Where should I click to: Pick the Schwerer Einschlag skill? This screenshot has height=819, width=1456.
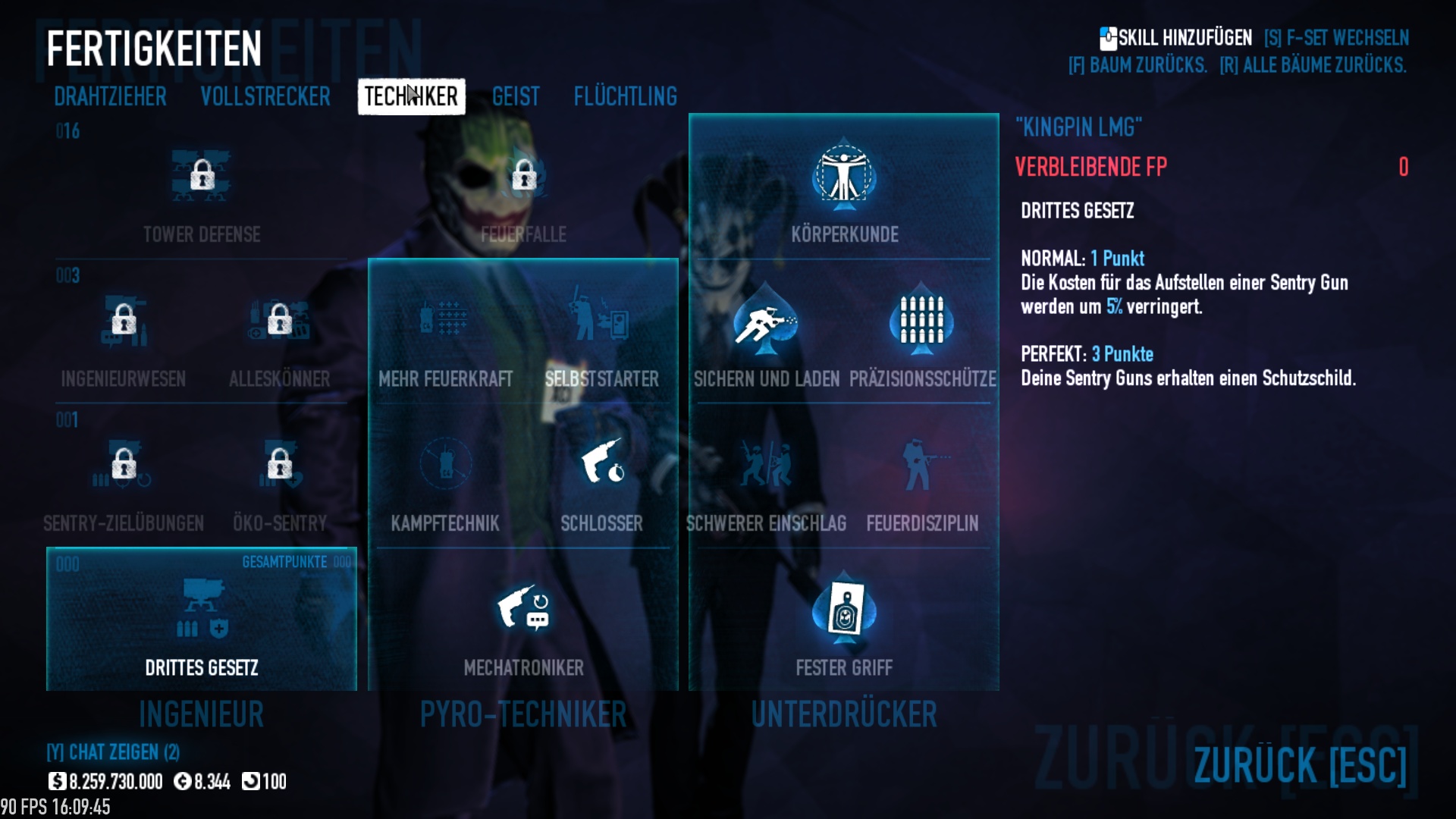coord(766,466)
